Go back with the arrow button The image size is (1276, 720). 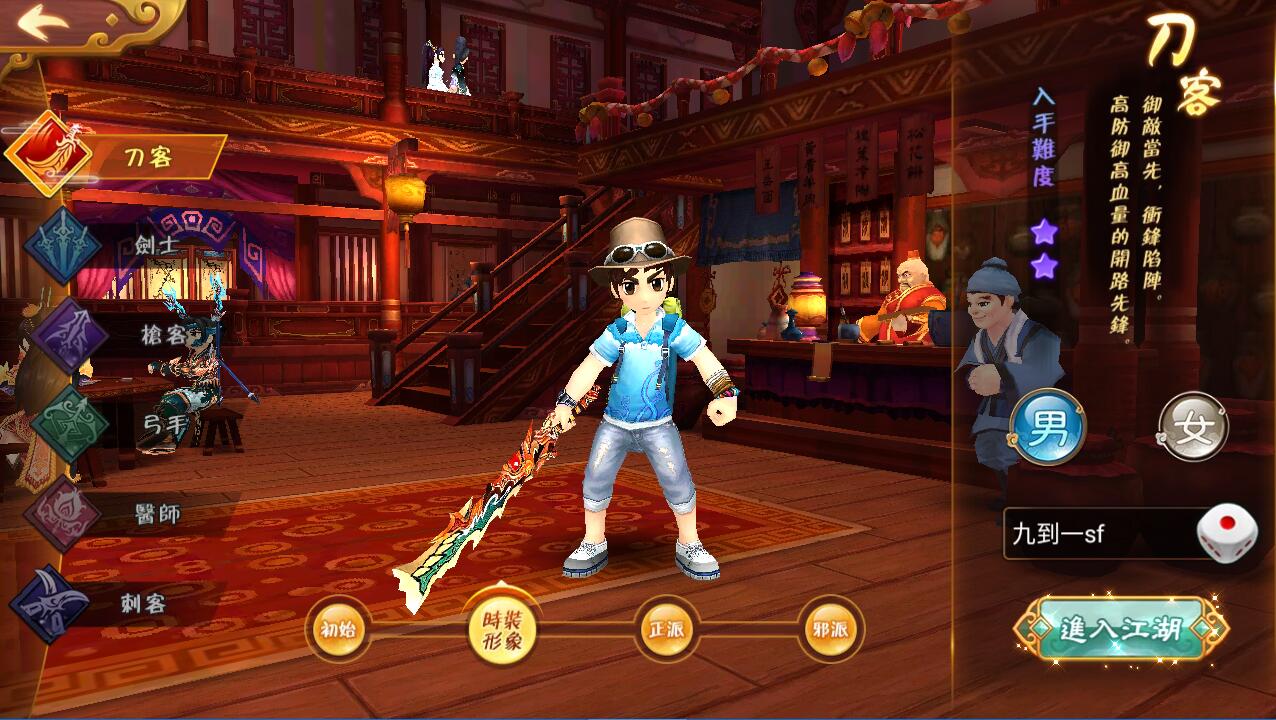tap(42, 22)
